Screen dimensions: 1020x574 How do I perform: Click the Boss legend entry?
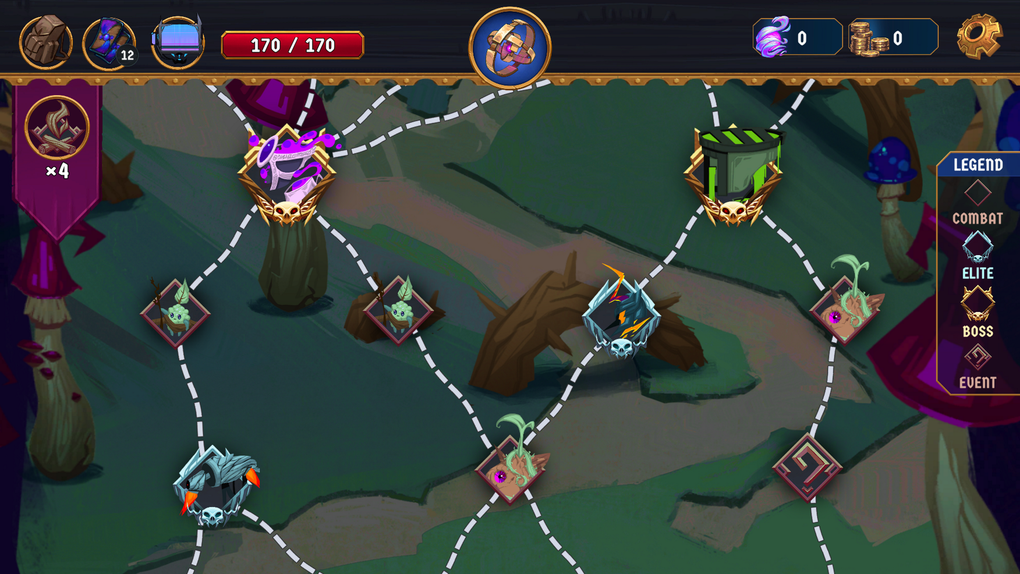click(x=977, y=312)
